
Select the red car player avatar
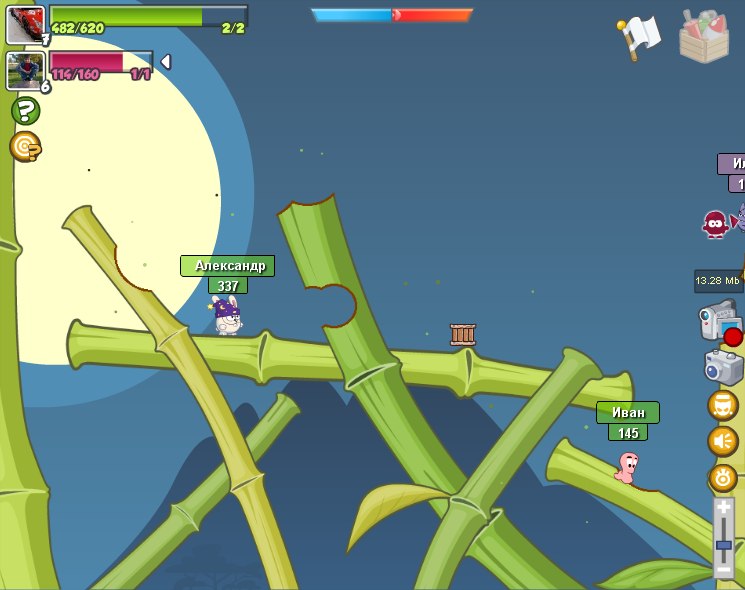click(x=25, y=25)
